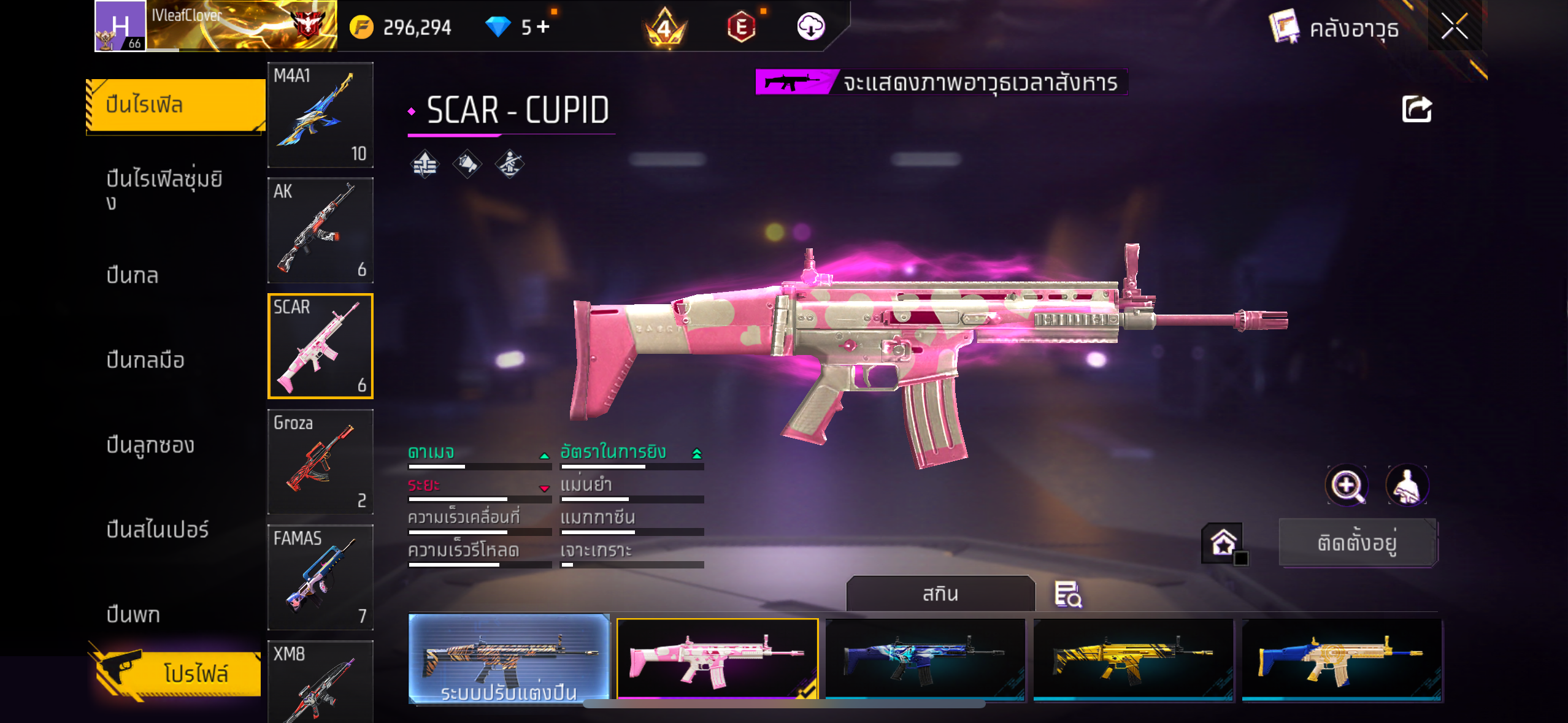
Task: Select the gold SCAR skin thumbnail
Action: pos(1133,659)
